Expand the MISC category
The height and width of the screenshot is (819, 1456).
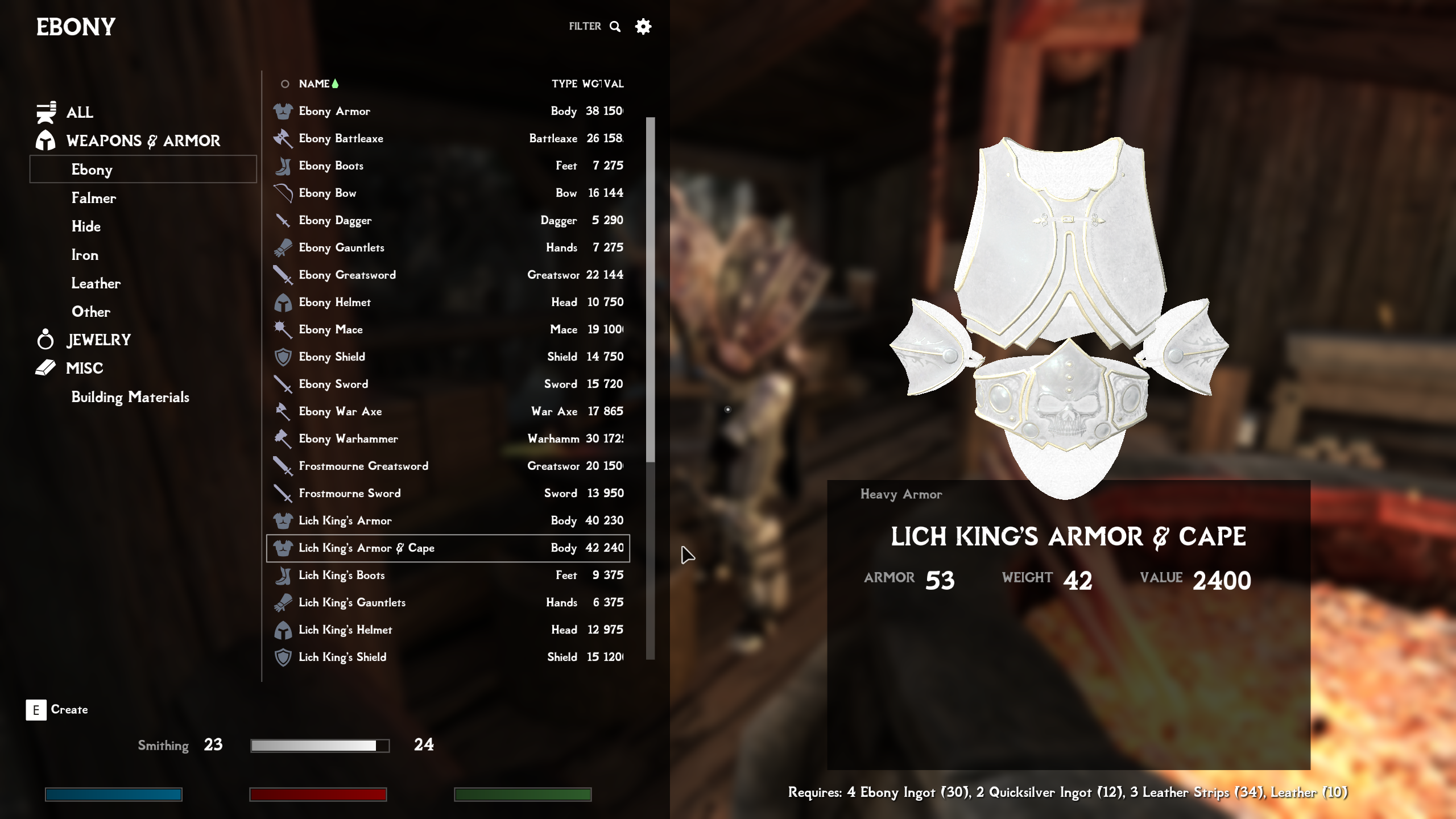click(84, 368)
